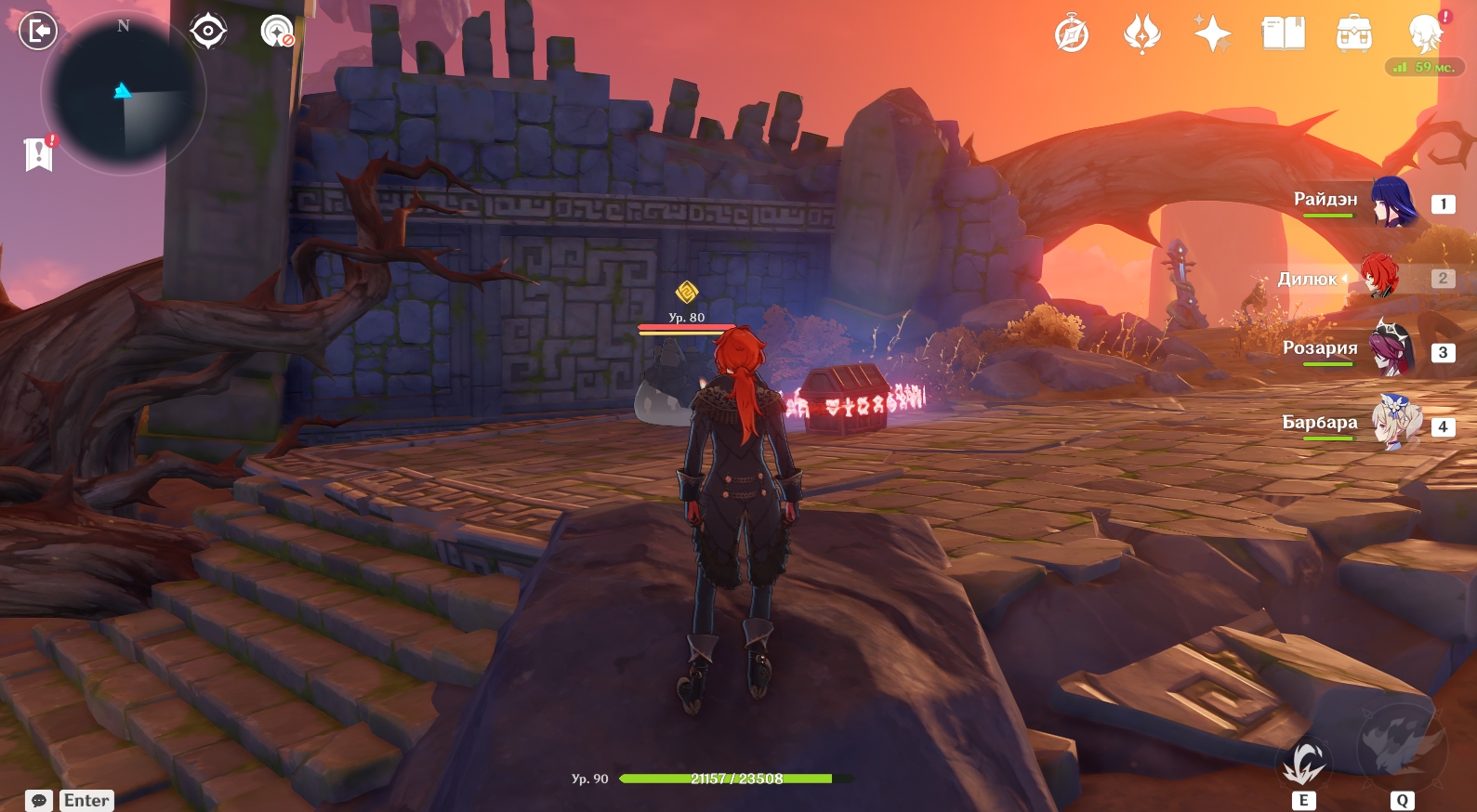Open the events flame icon

click(x=1142, y=34)
